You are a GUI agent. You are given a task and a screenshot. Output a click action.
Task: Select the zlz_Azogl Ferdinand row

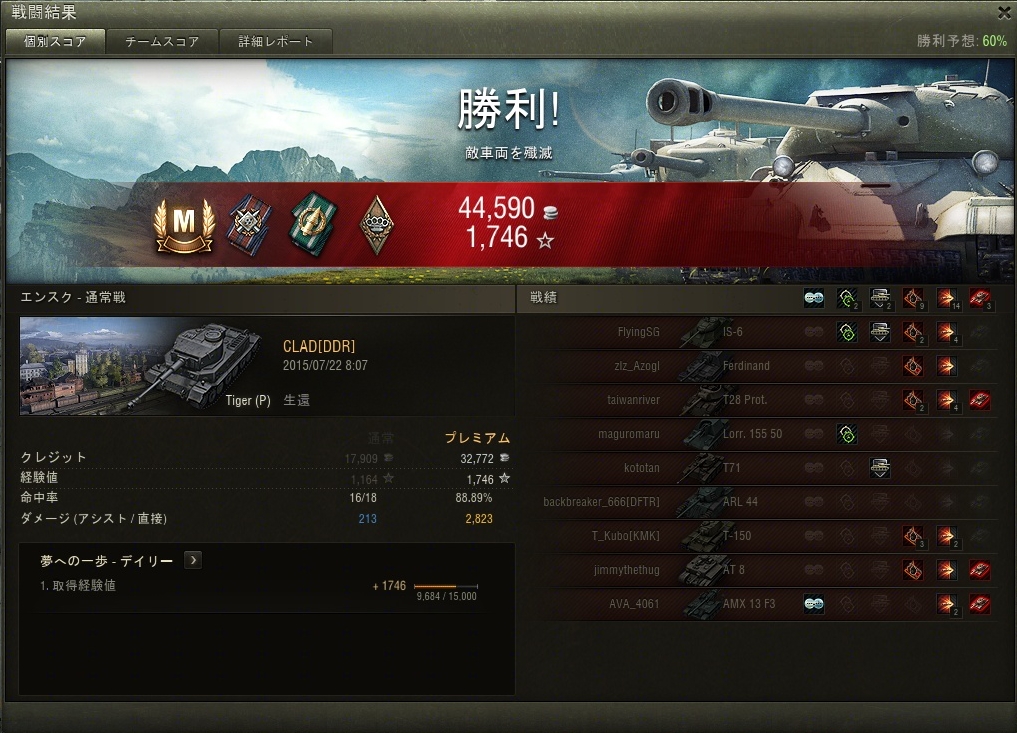coord(760,366)
